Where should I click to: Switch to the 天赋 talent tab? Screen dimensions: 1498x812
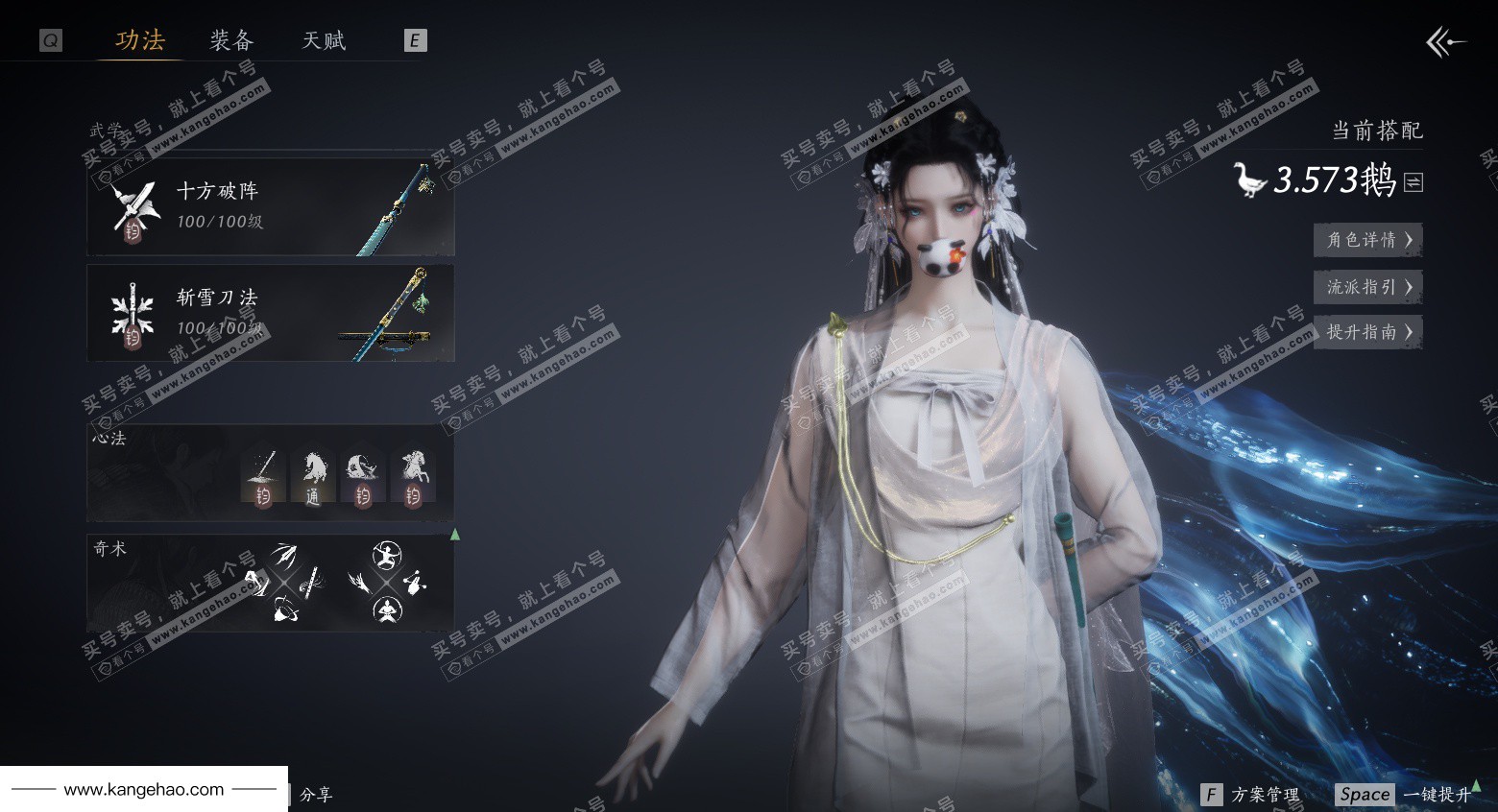click(x=324, y=40)
